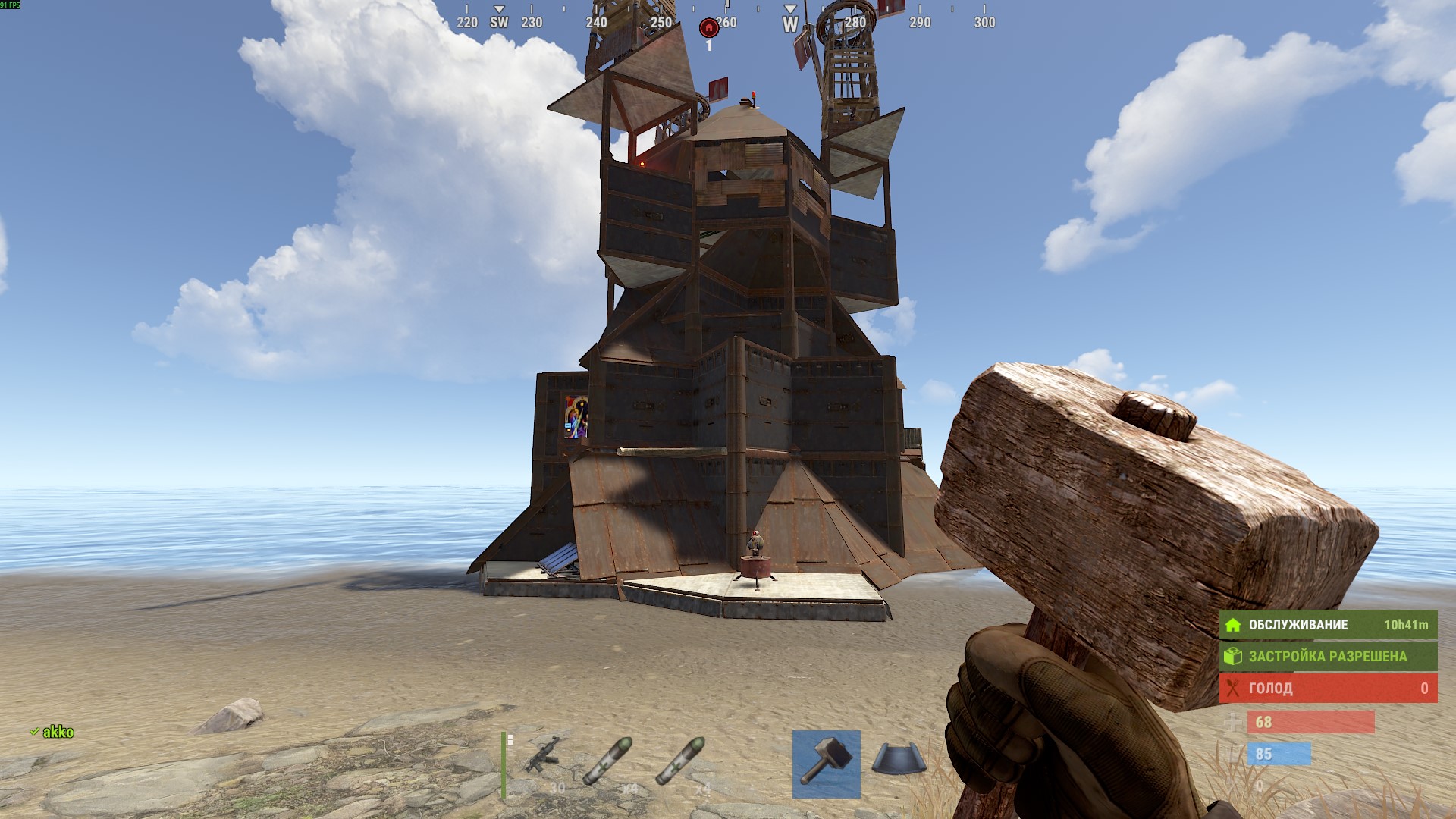Click the ЗАСТРОЙКА РАЗРЕШЕНА building status
Screen dimensions: 1456x819
click(x=1327, y=656)
